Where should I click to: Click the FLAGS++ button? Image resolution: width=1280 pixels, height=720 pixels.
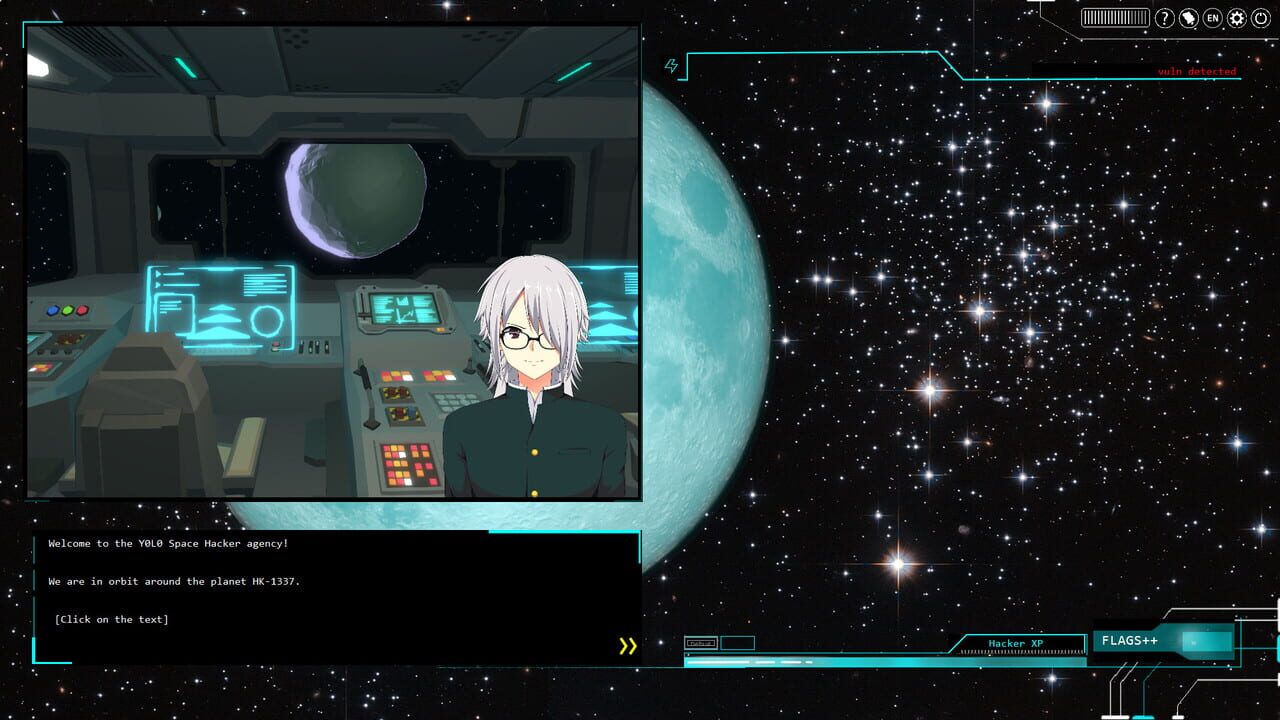(1130, 640)
